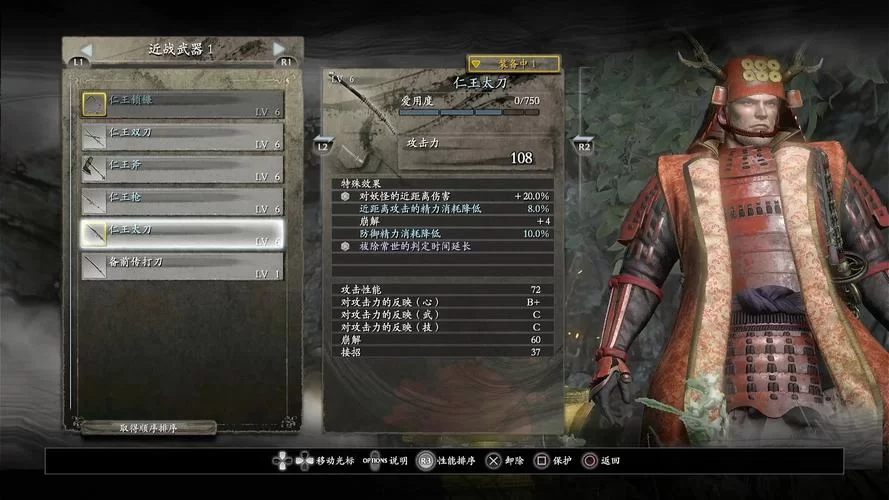Select the 仁王锁镰 weapon row

coord(182,104)
